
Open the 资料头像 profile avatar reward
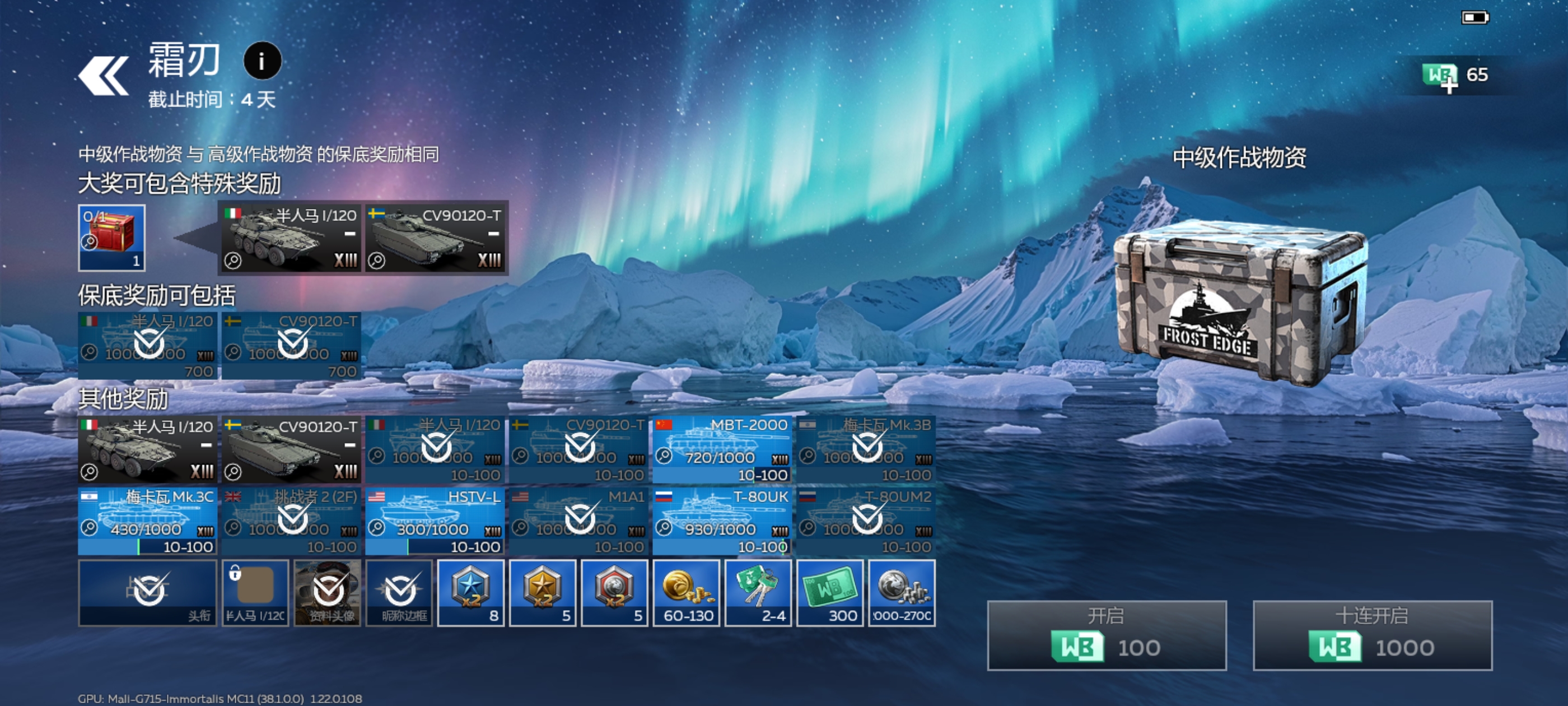(328, 593)
